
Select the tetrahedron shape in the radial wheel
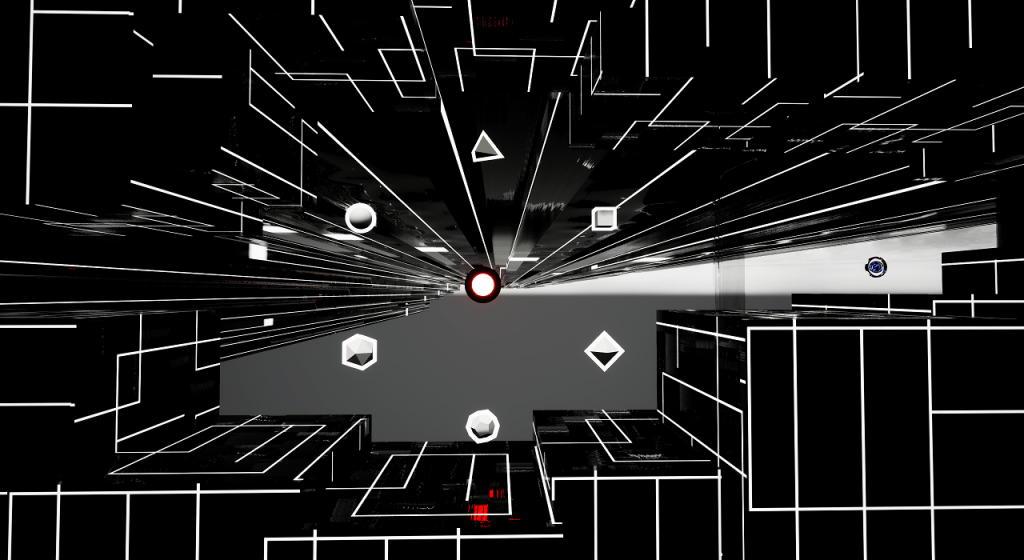485,147
